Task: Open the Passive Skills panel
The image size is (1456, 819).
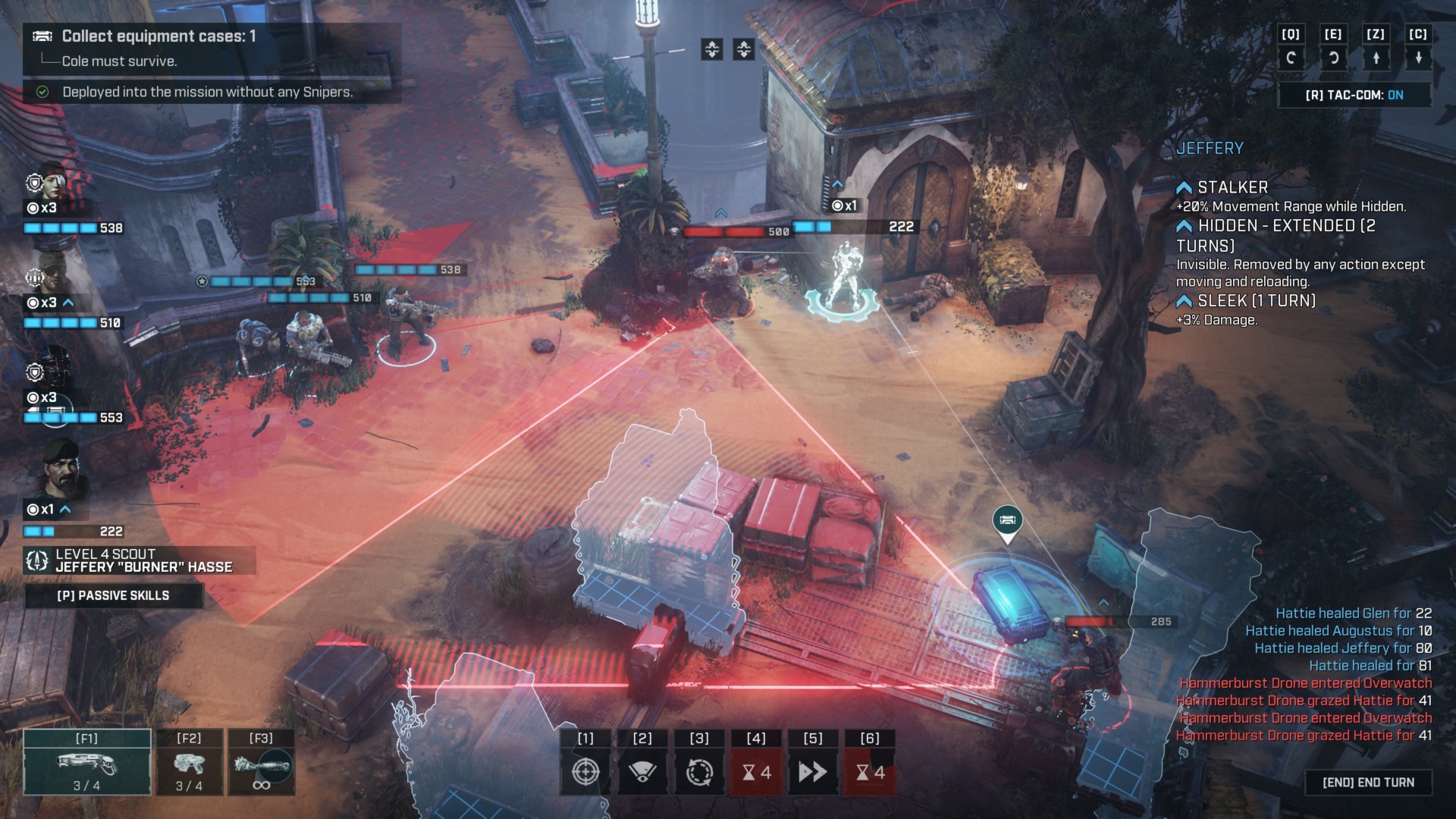Action: pos(114,596)
